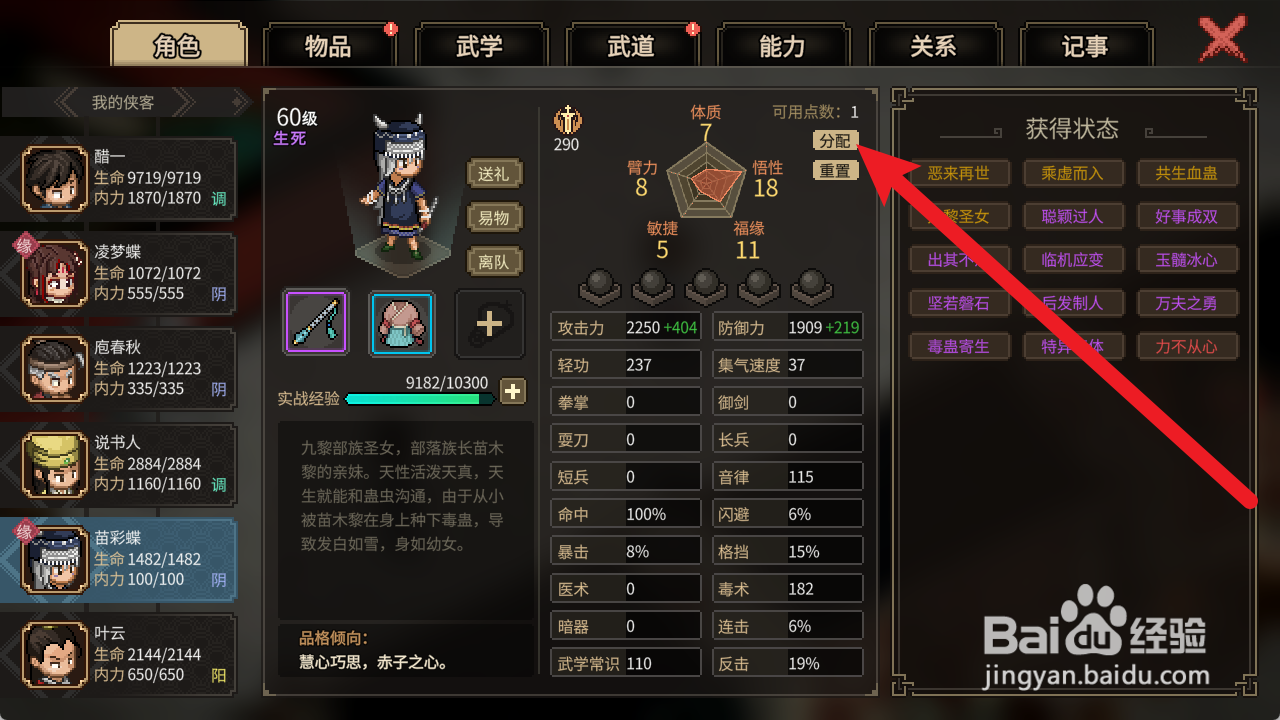Click the plus icon beside the 实战经验 bar
This screenshot has height=720, width=1280.
512,392
